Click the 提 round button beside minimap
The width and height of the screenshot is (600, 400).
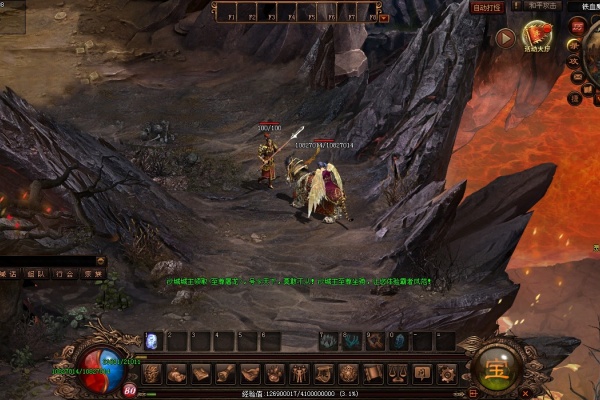click(575, 98)
